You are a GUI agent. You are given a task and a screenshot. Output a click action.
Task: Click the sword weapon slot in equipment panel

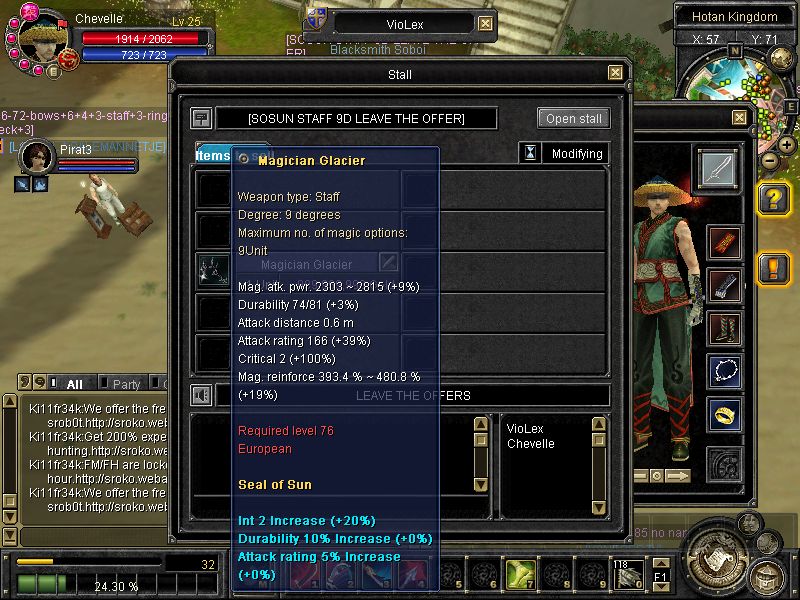[716, 168]
